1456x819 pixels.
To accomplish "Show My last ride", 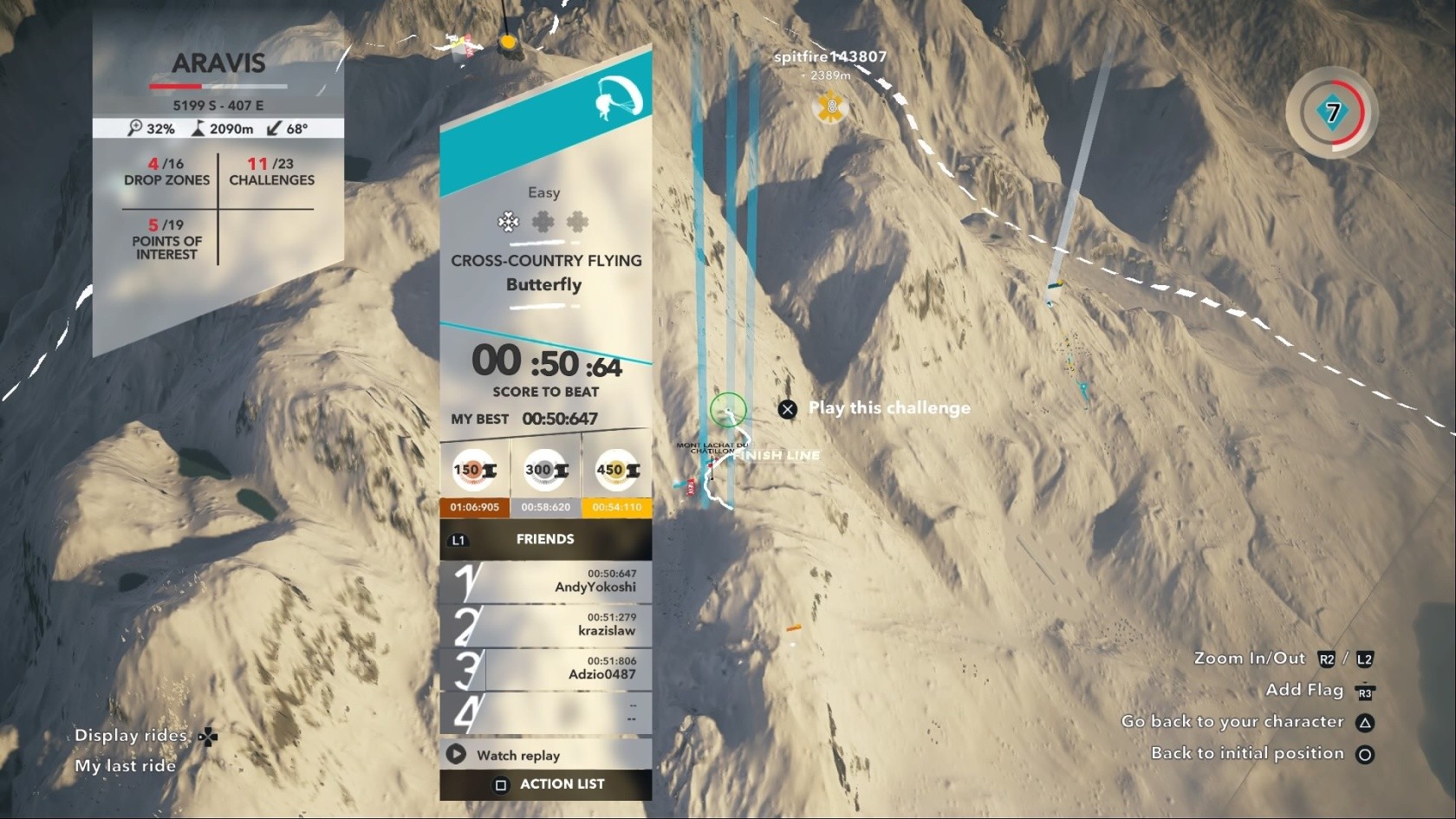I will point(126,766).
